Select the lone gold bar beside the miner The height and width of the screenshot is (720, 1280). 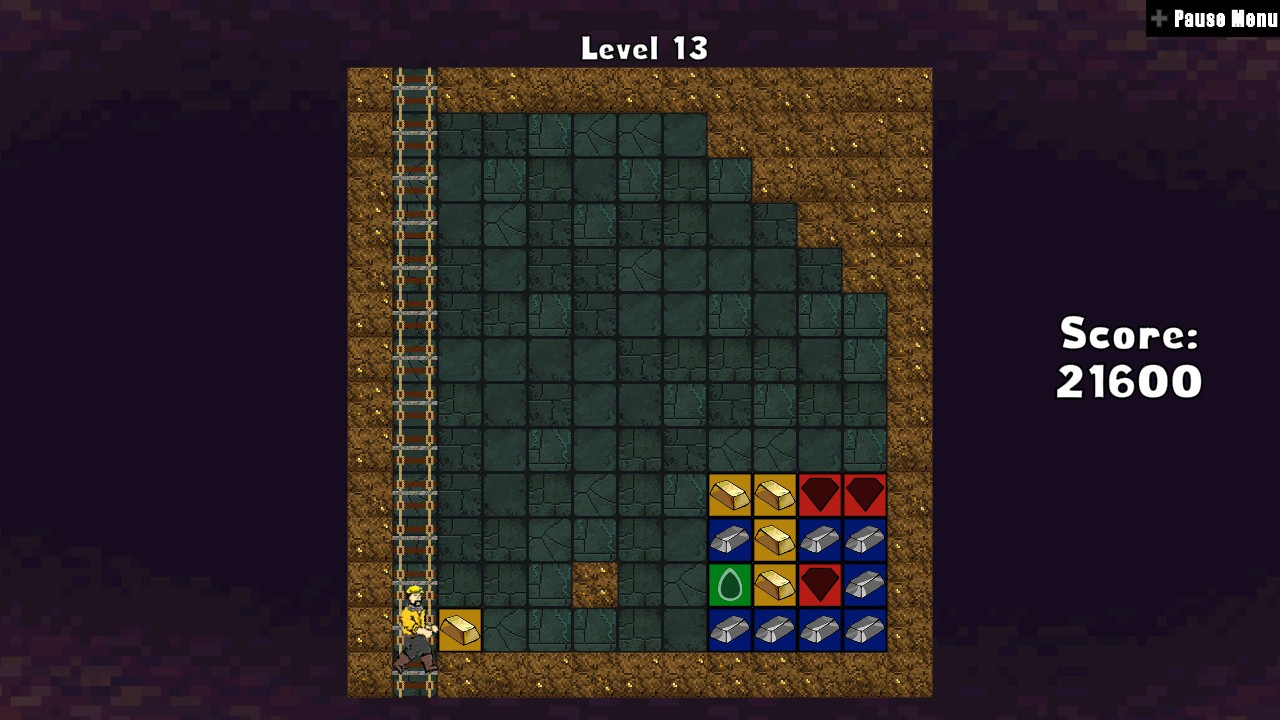[x=458, y=630]
